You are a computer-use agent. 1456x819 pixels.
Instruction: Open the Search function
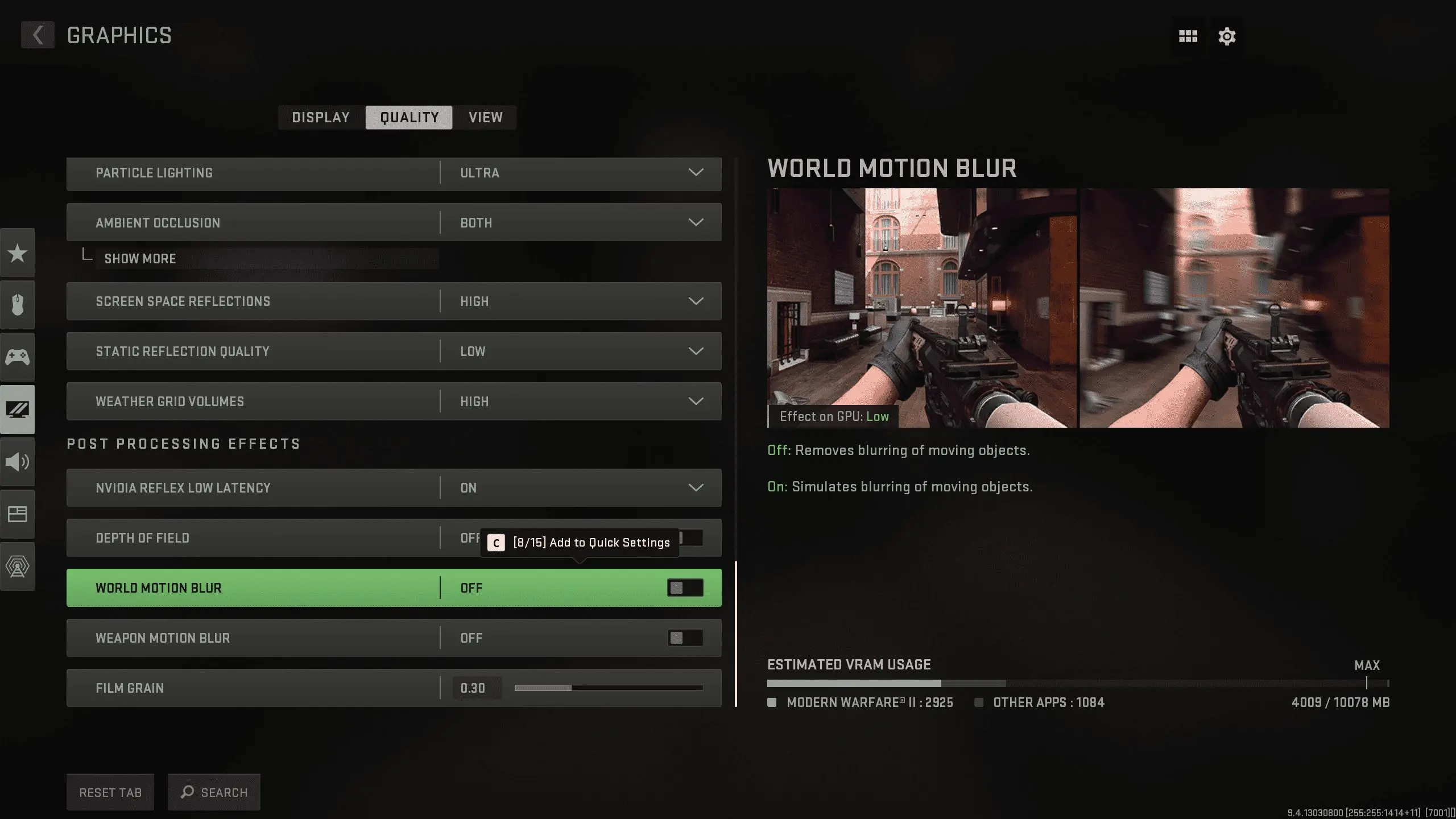[214, 792]
